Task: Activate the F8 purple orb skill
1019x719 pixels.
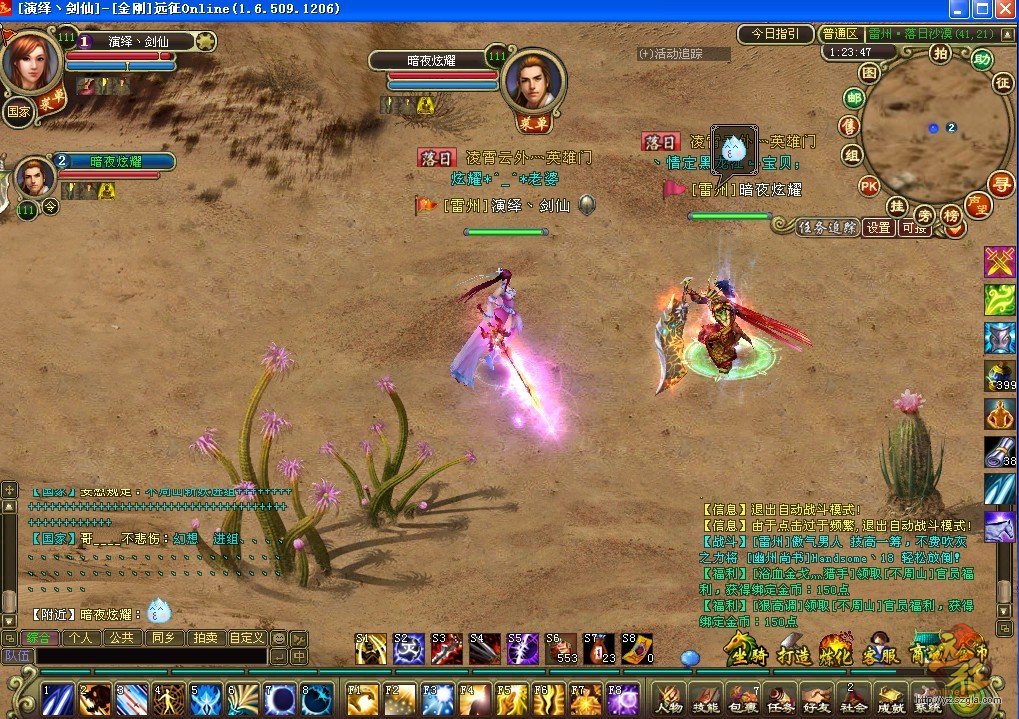Action: tap(622, 697)
